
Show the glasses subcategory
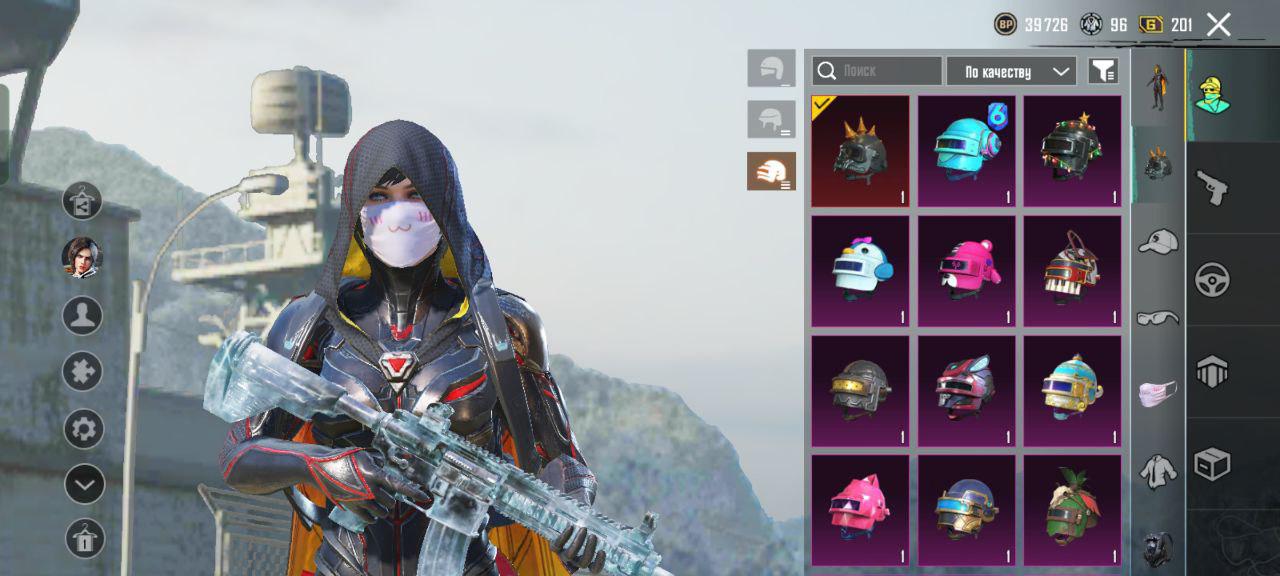pyautogui.click(x=1158, y=318)
